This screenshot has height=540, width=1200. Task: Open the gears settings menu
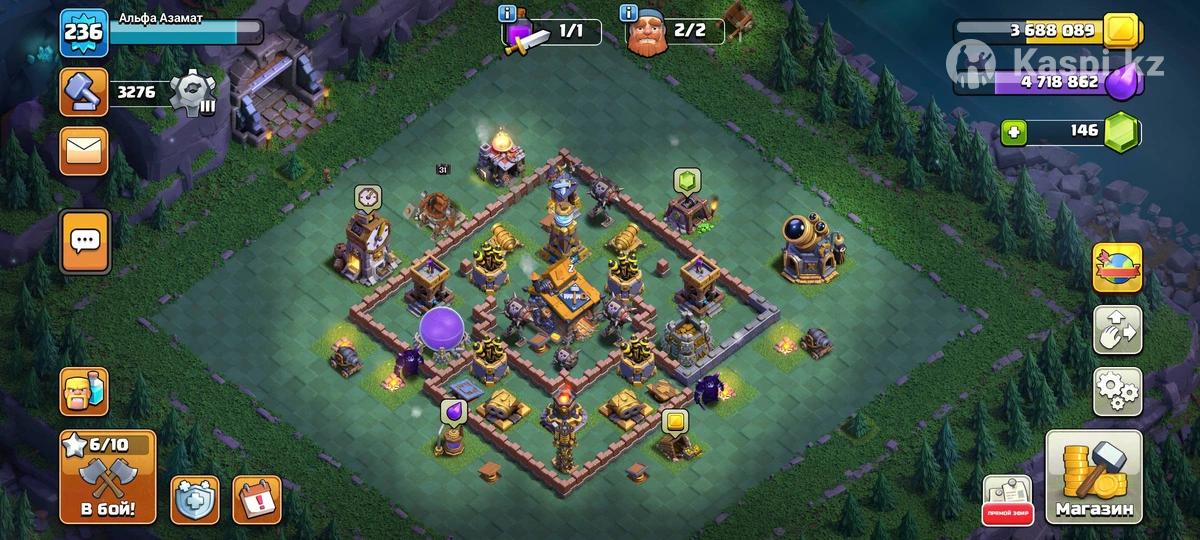[x=1117, y=391]
